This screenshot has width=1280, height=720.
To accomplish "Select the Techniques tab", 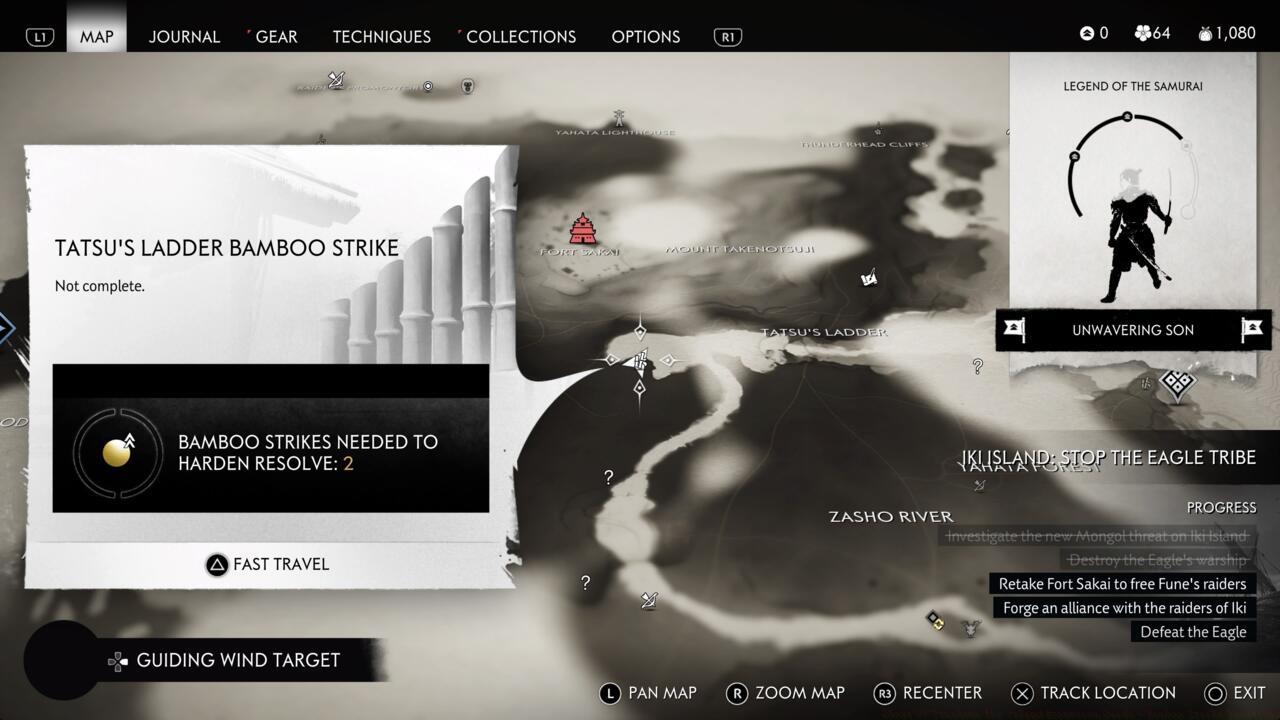I will click(381, 36).
